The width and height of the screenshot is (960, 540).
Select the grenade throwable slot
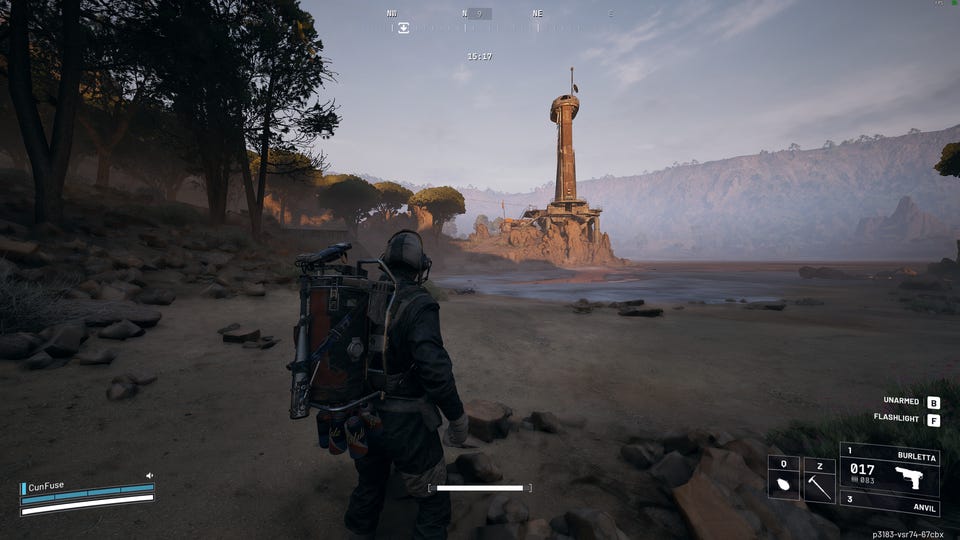783,485
